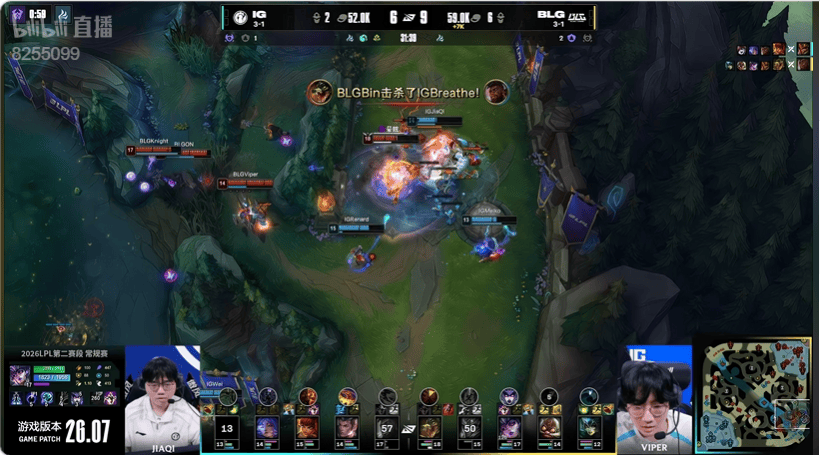Click the featured champion portrait in stats panel

(x=20, y=378)
